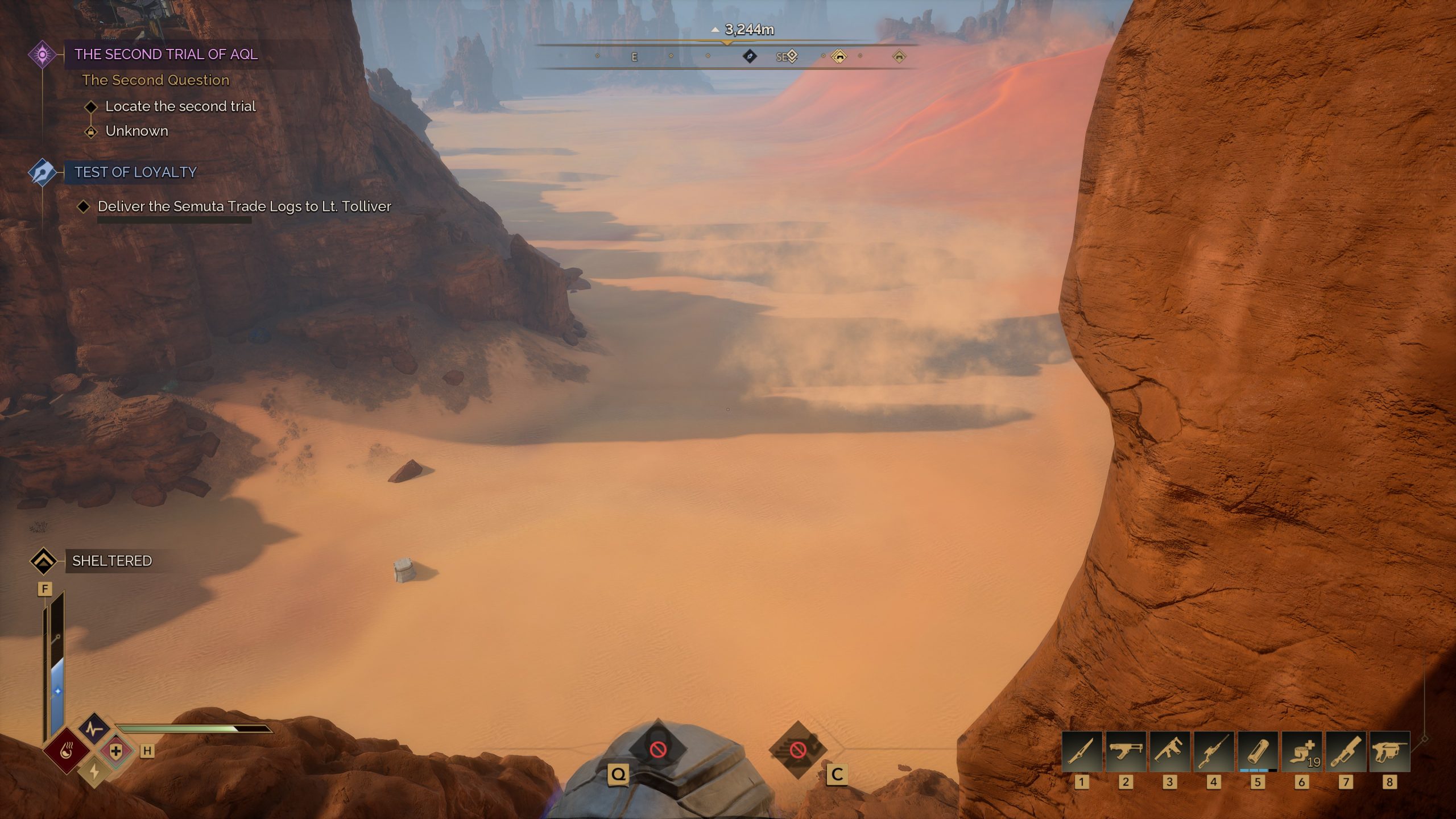Activate the healing shield-cross icon

pos(116,751)
